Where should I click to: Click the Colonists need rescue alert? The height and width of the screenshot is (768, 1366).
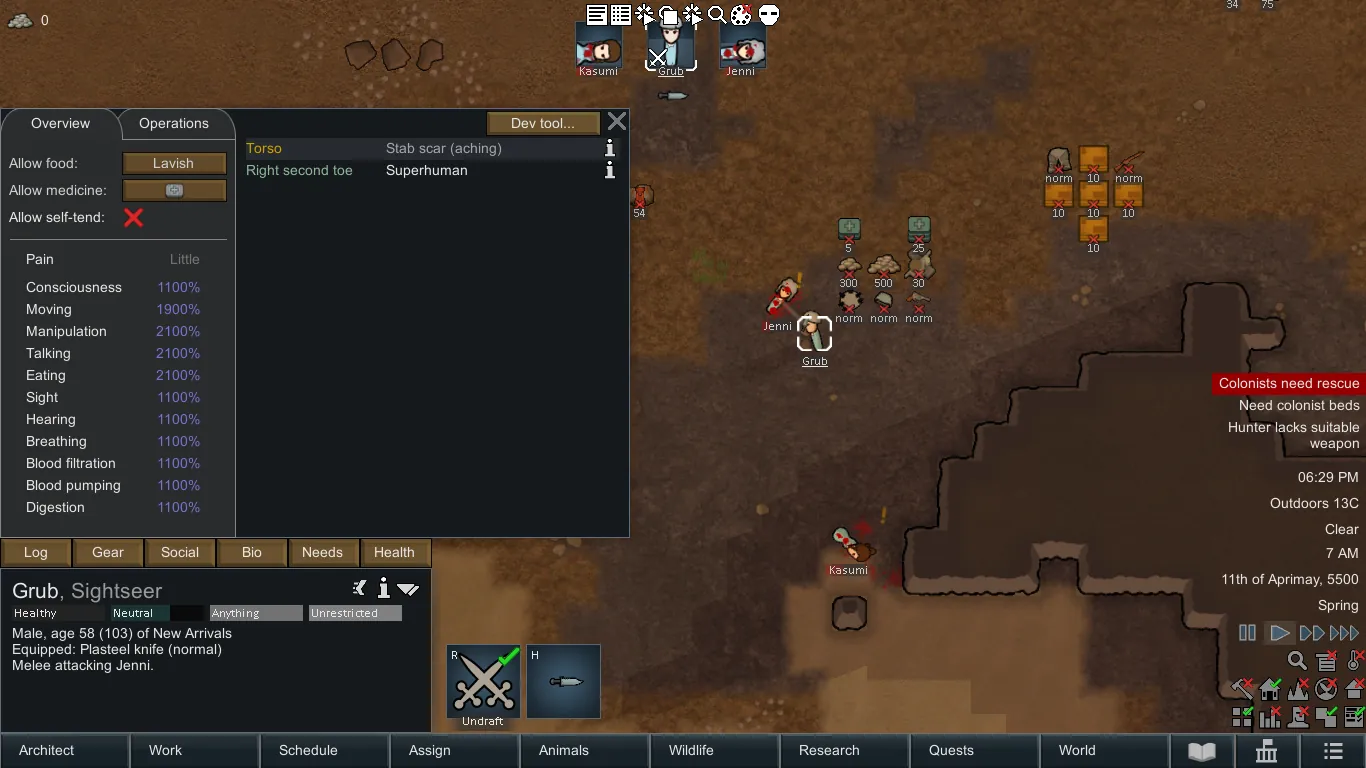point(1288,383)
